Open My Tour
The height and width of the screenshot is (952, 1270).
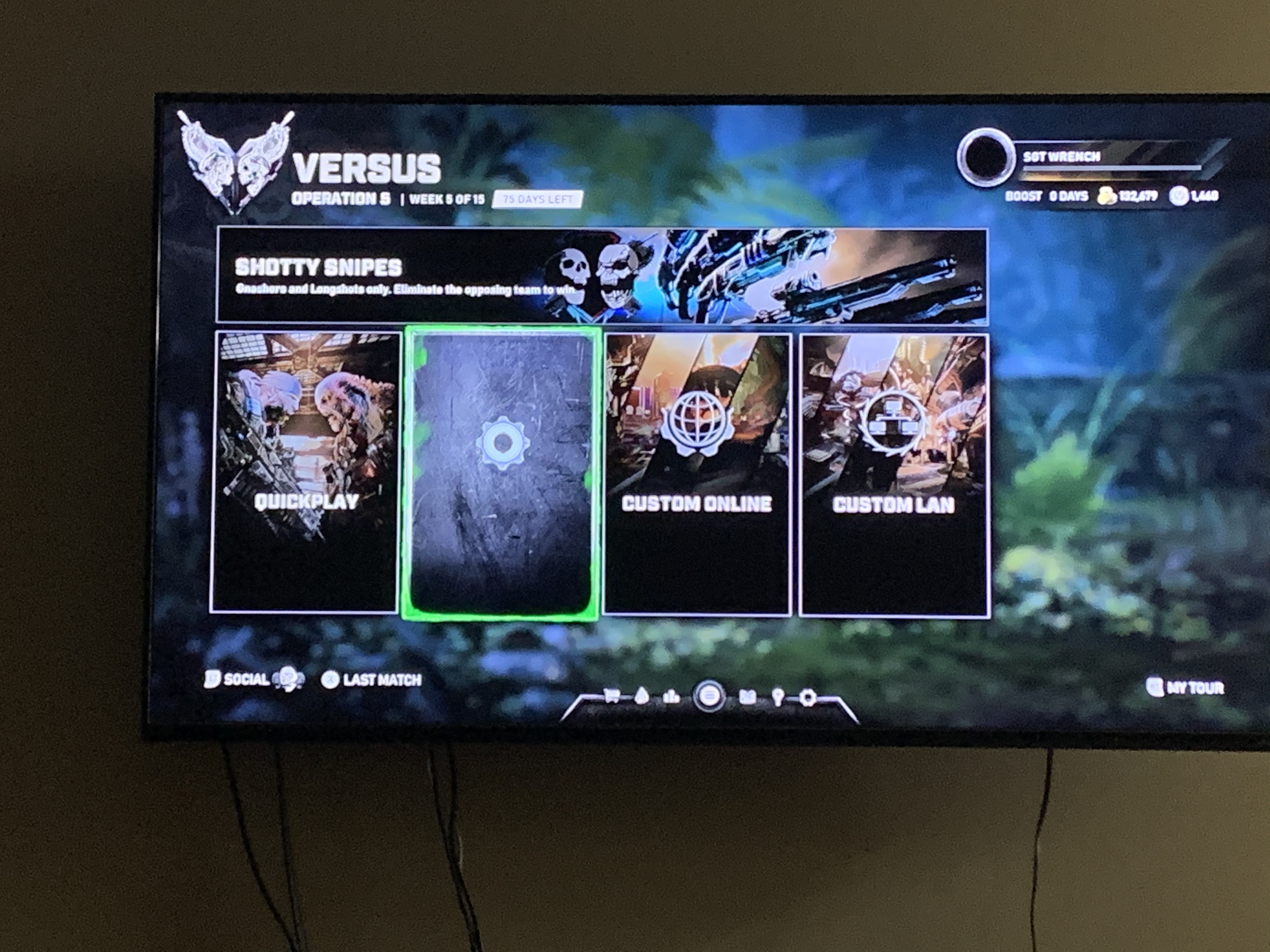click(x=1186, y=688)
